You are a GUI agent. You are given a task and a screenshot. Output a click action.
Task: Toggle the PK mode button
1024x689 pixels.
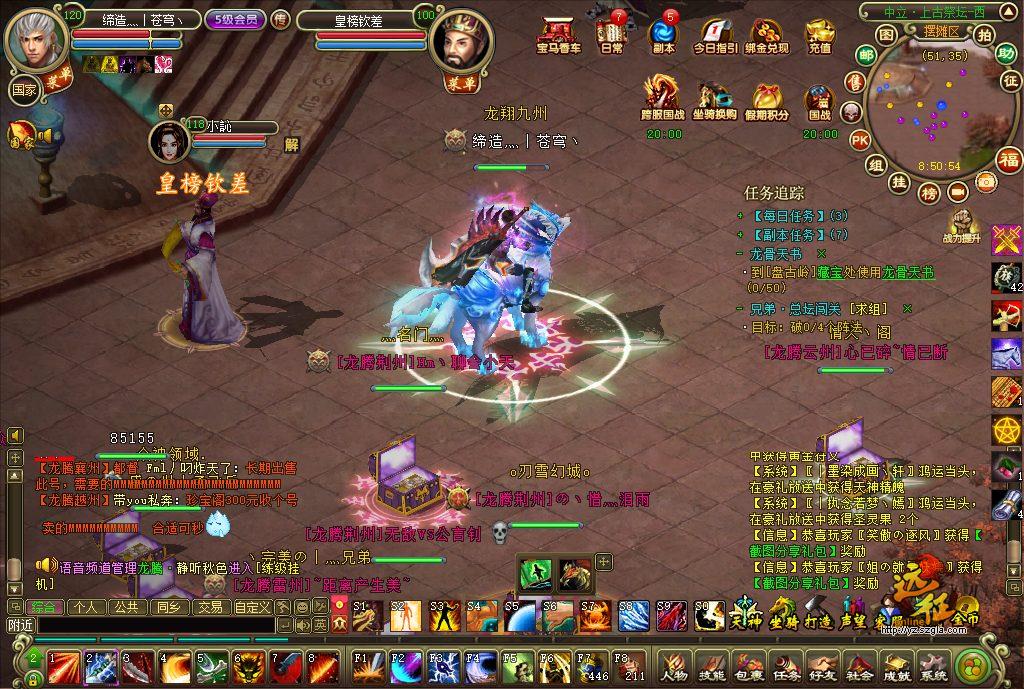[x=859, y=140]
